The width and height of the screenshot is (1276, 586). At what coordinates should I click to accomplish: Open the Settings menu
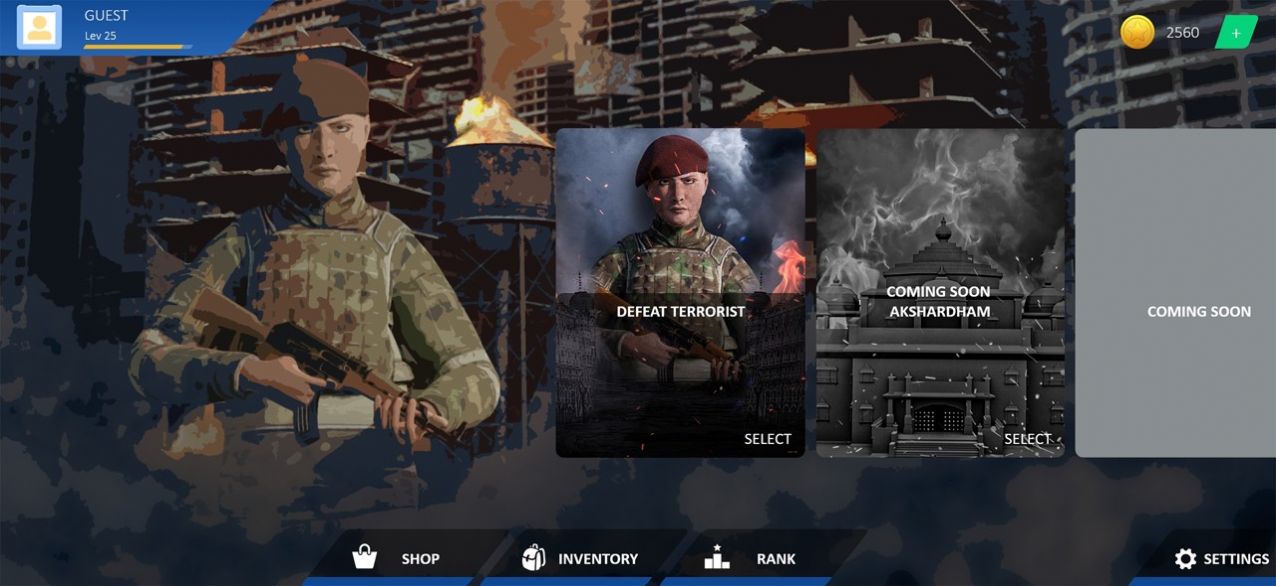pos(1220,559)
